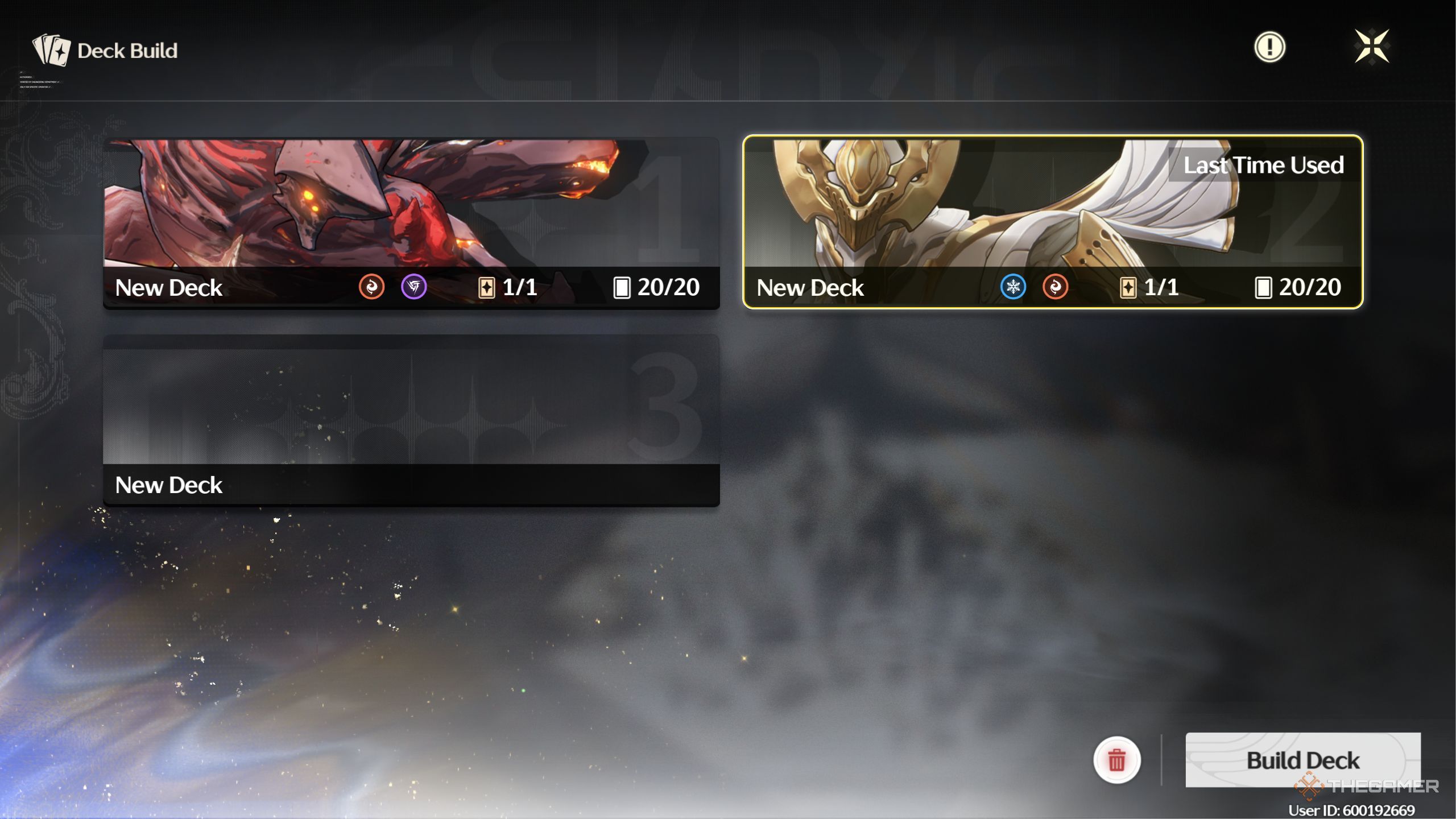This screenshot has width=1456, height=819.
Task: Click the New Deck label on Deck 1
Action: (168, 288)
